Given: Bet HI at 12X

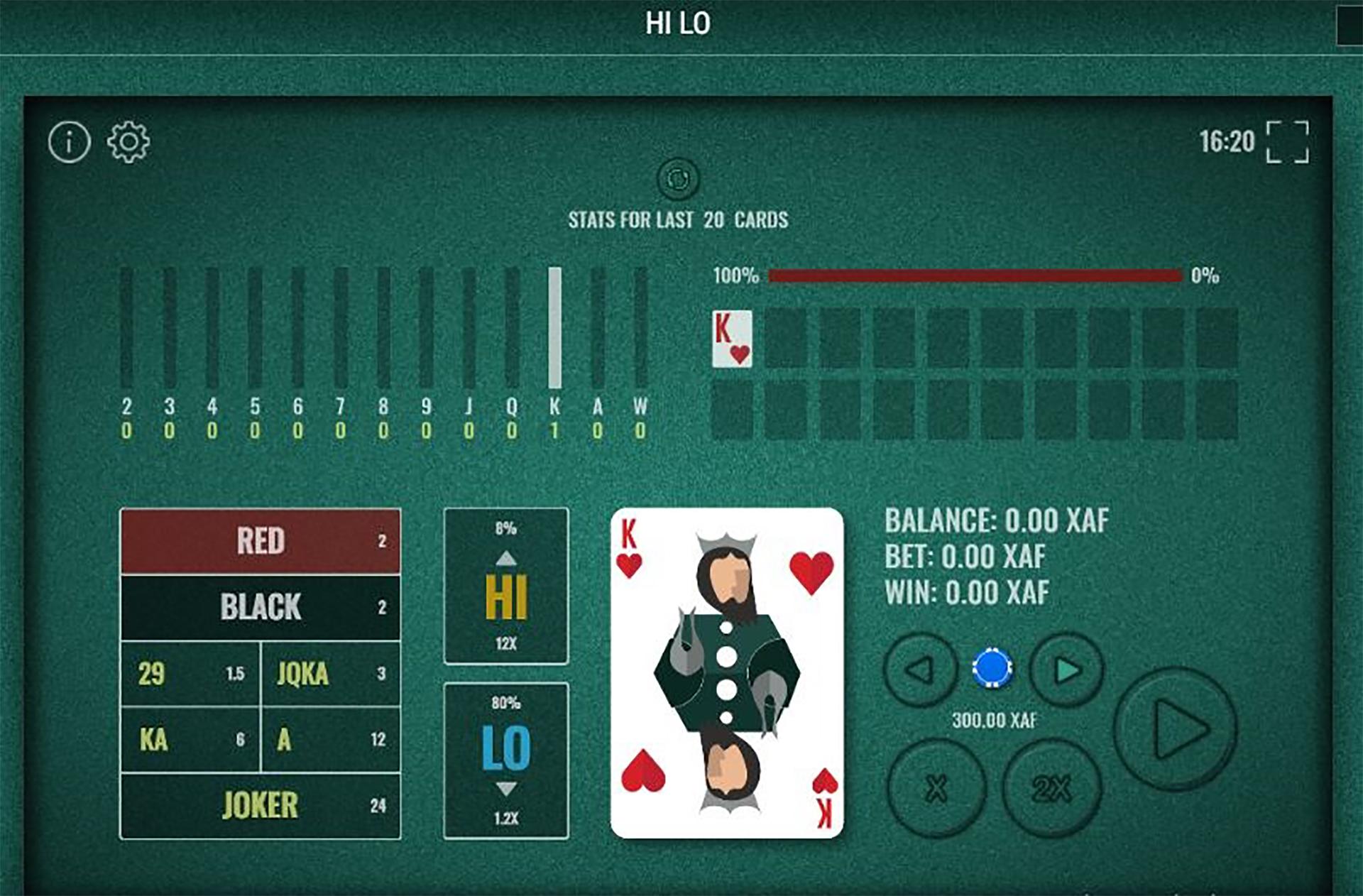Looking at the screenshot, I should tap(506, 586).
